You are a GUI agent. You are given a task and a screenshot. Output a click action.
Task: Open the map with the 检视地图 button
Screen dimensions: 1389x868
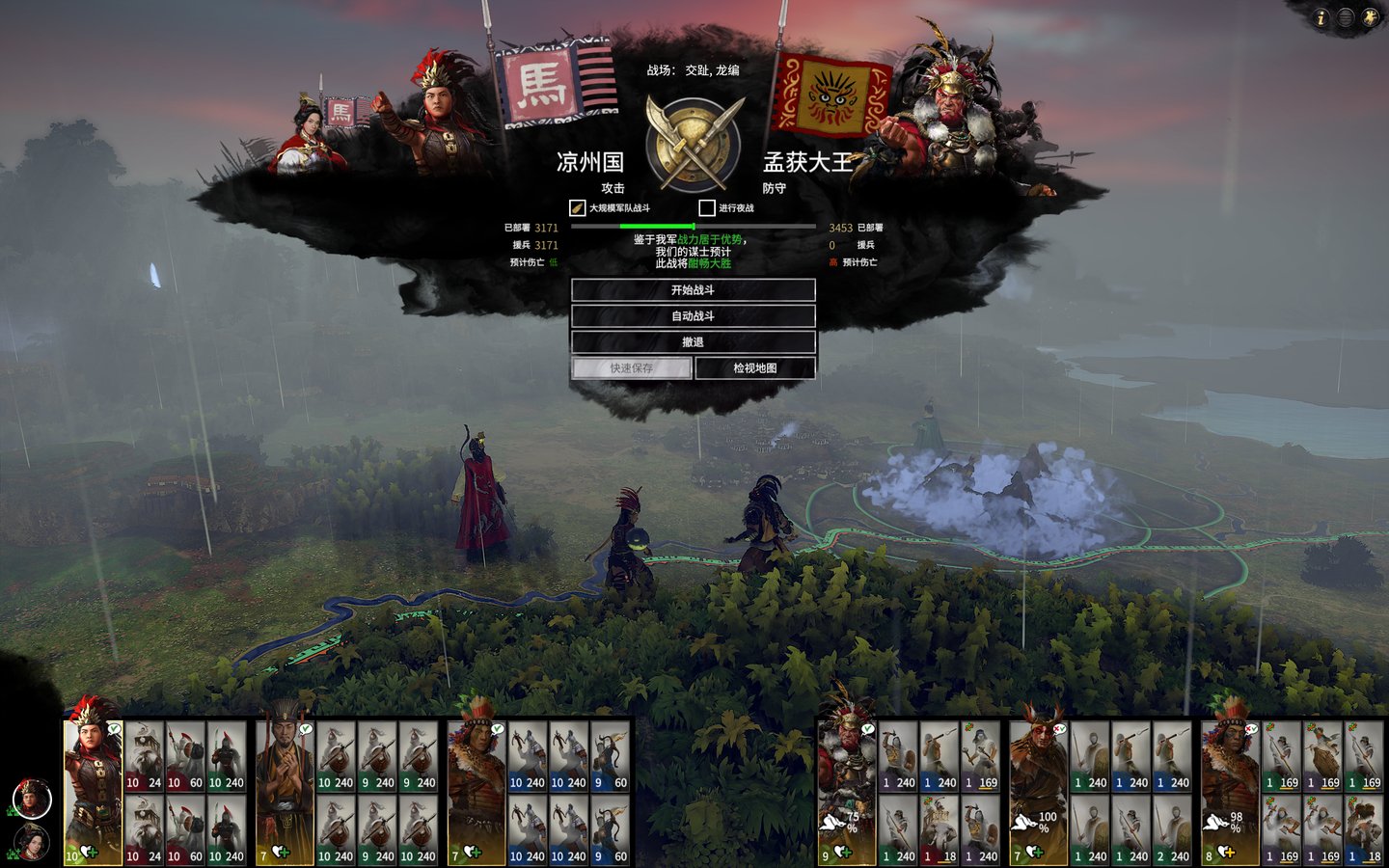[753, 367]
